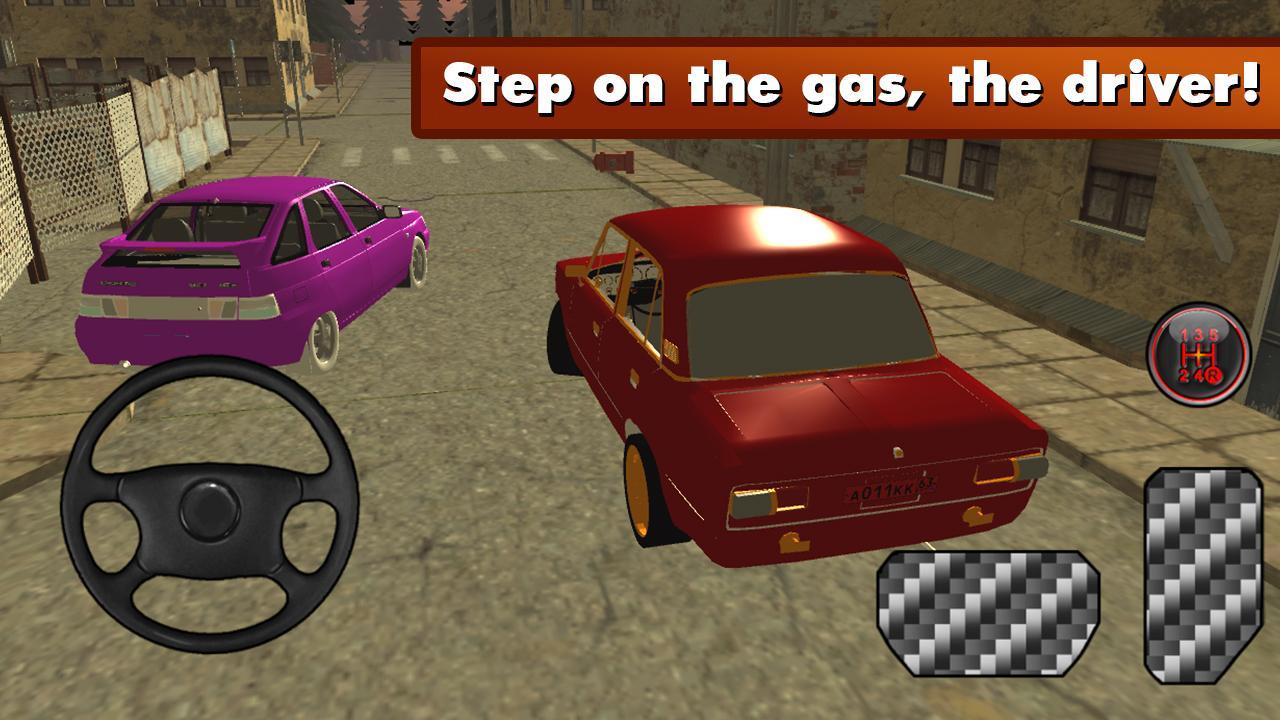1280x720 pixels.
Task: Switch to neutral on the gear shifter
Action: 1197,354
